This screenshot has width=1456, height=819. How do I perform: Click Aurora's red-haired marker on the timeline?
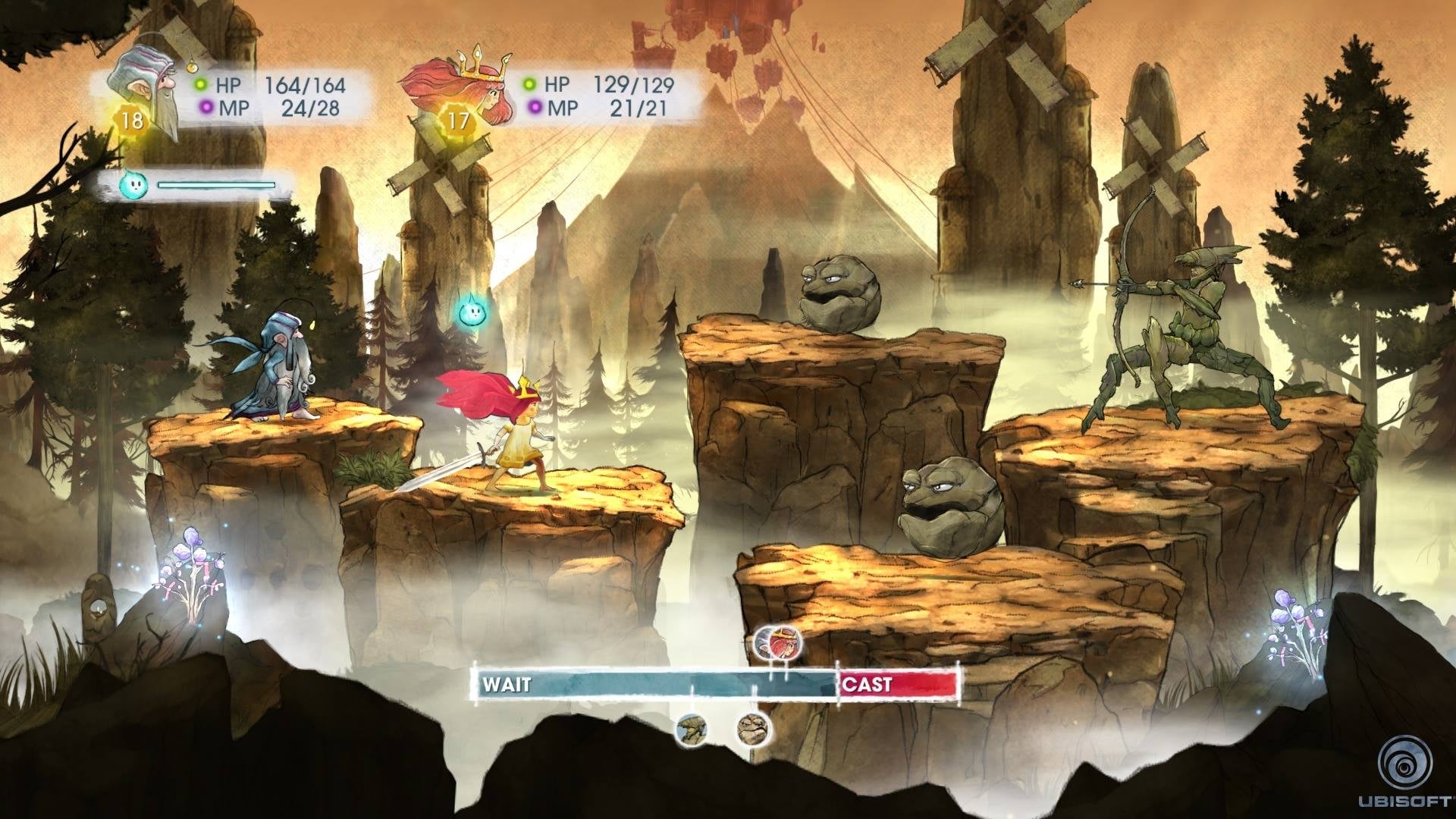pyautogui.click(x=778, y=645)
